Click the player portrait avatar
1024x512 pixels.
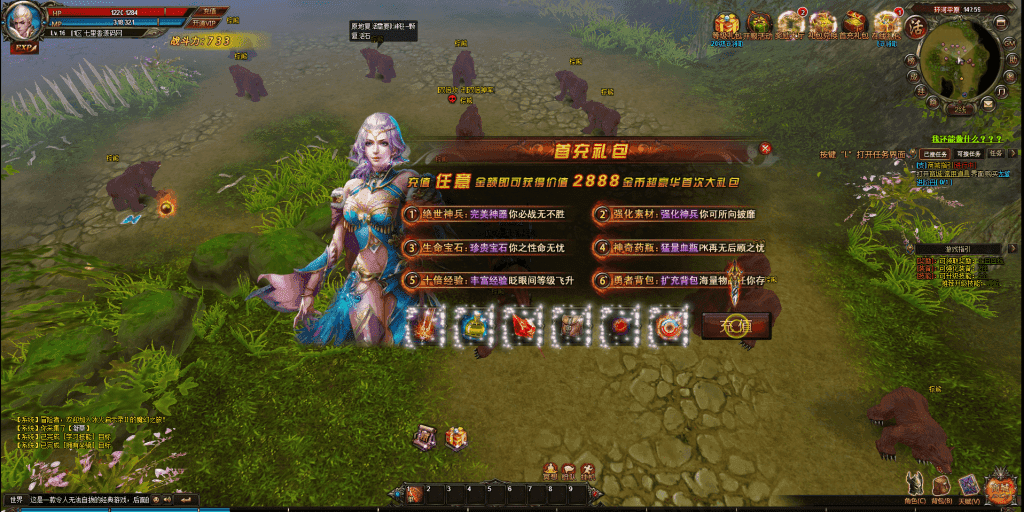22,20
